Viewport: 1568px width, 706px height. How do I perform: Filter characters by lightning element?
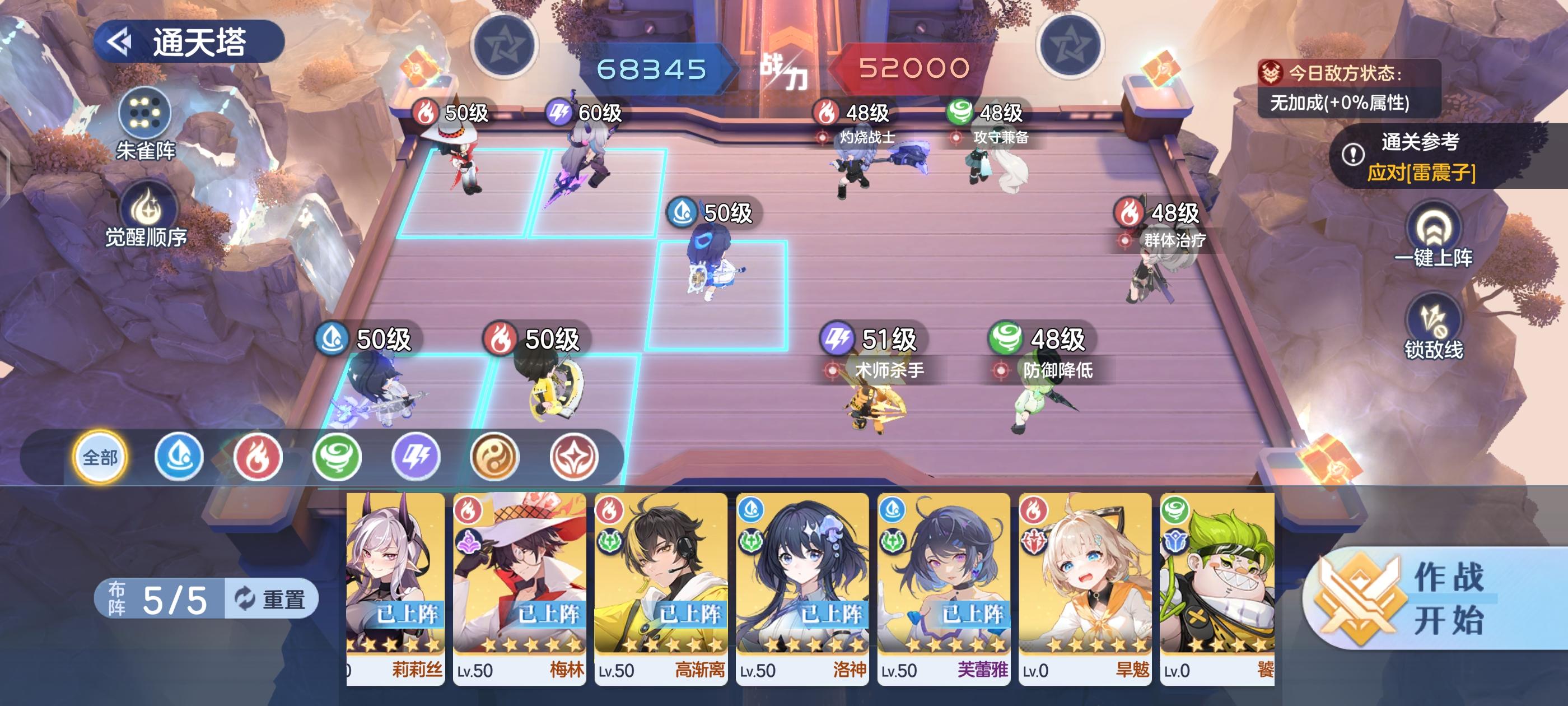(x=416, y=457)
